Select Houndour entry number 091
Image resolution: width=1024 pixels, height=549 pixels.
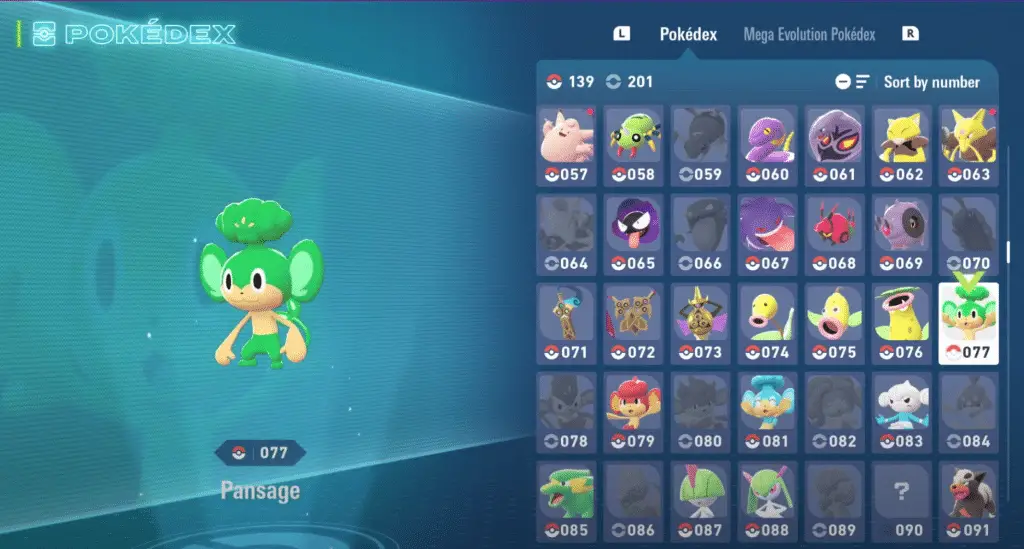[968, 500]
